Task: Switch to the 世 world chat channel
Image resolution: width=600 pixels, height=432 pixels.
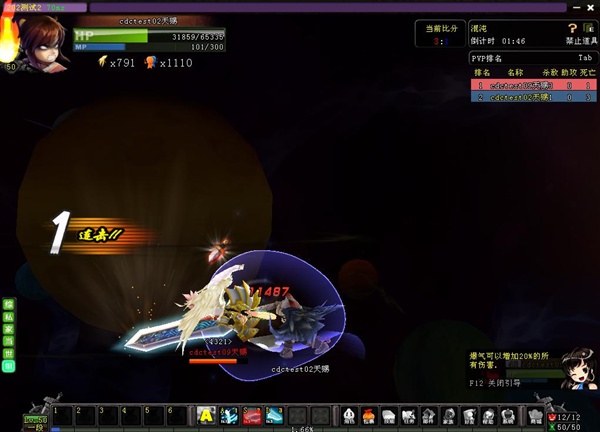Action: (x=9, y=354)
